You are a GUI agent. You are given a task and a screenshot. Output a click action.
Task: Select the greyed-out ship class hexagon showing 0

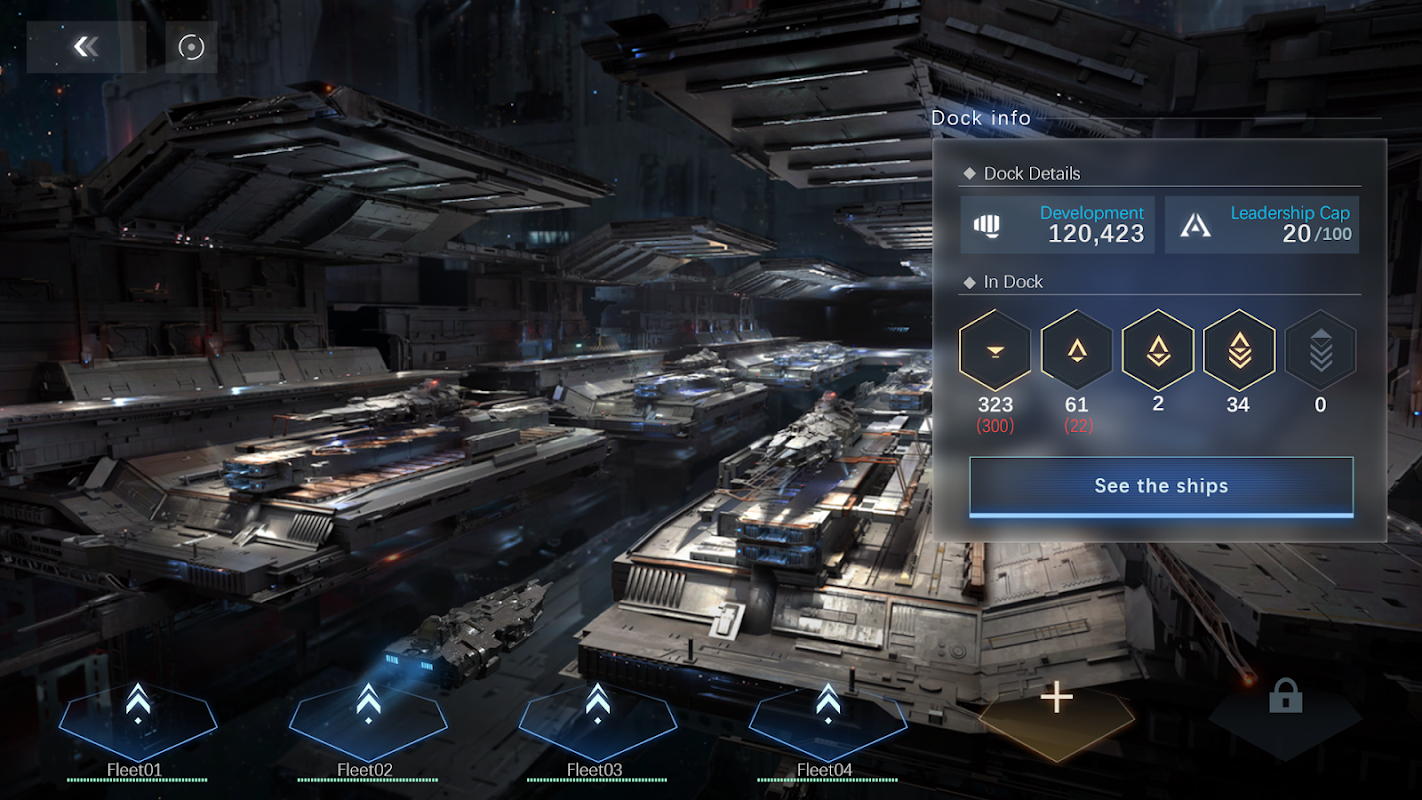pyautogui.click(x=1320, y=350)
